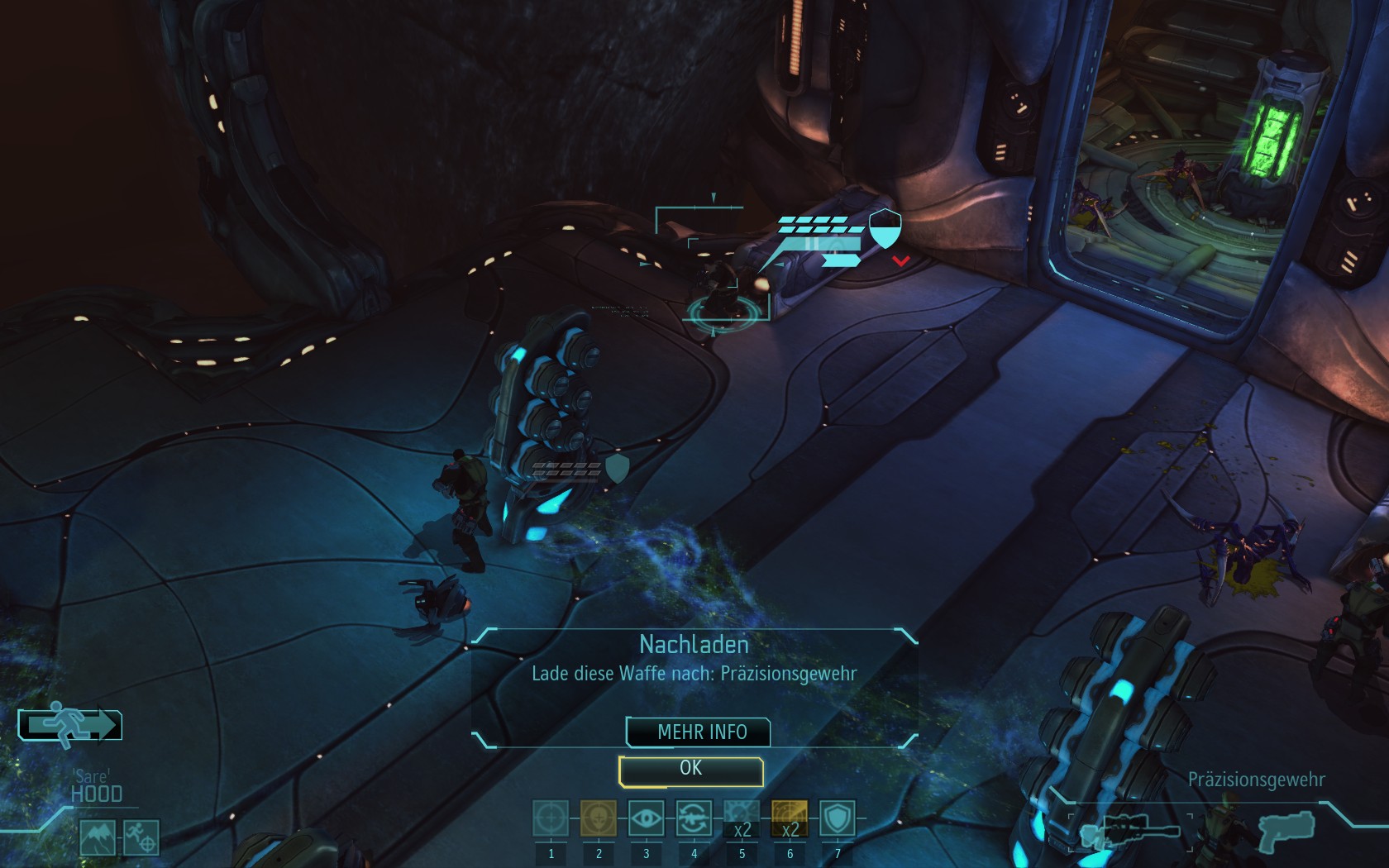The height and width of the screenshot is (868, 1389).
Task: Inspect the mountain perk icon
Action: [x=98, y=837]
